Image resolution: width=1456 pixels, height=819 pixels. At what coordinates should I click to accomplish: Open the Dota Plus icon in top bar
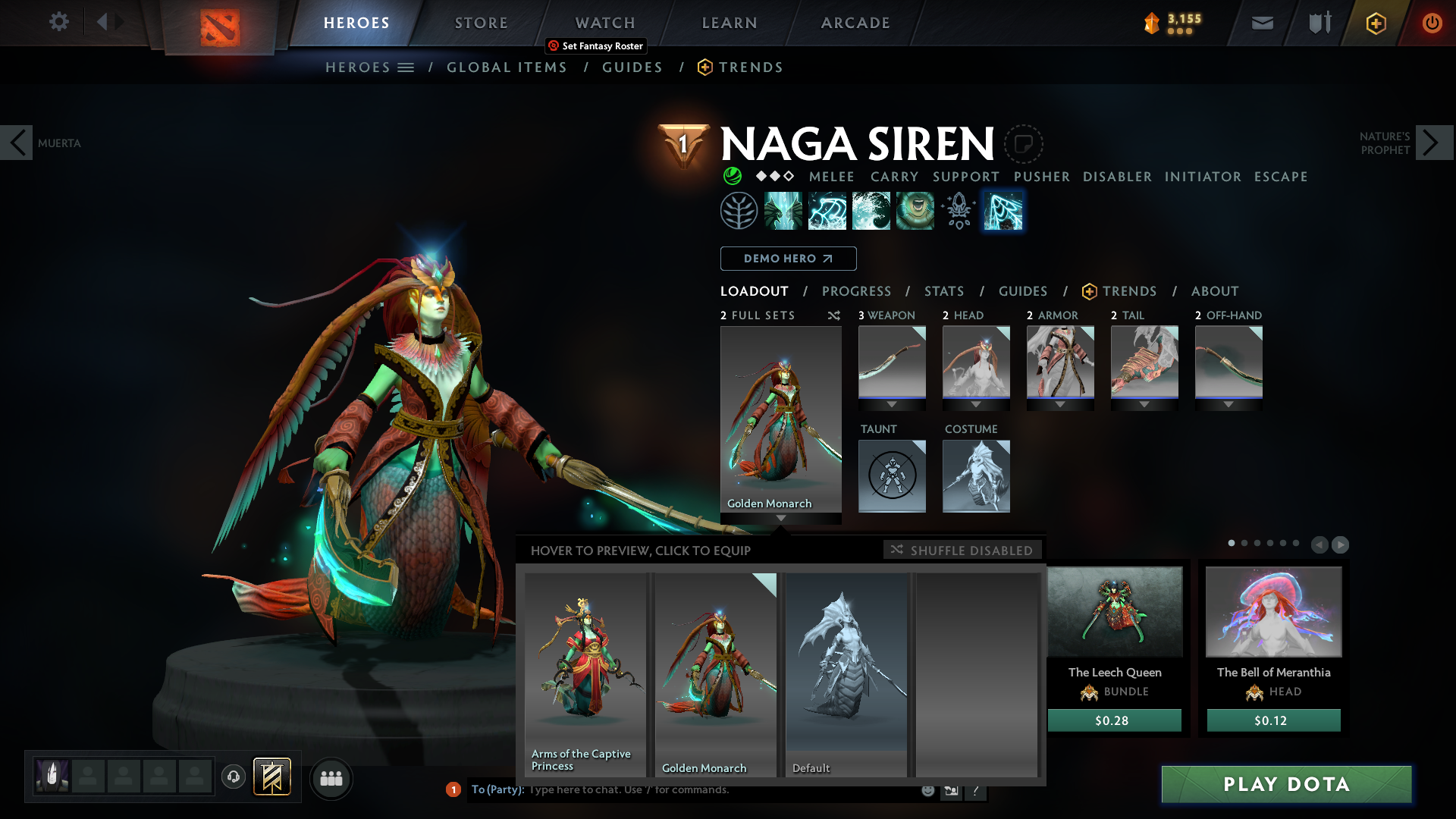point(1375,23)
